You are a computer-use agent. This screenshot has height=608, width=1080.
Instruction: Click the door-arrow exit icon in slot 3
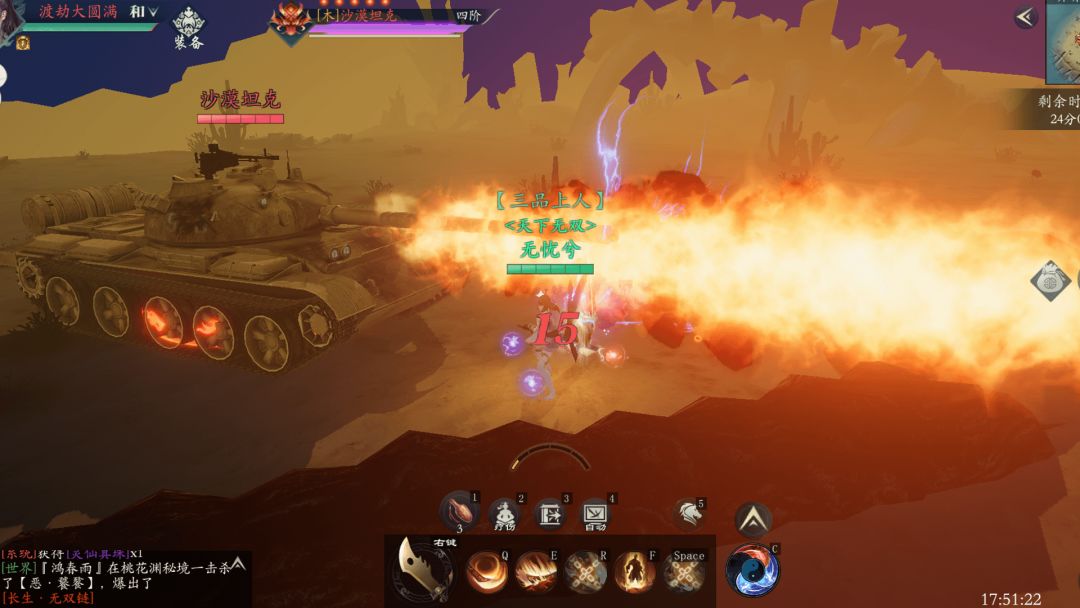(x=550, y=514)
